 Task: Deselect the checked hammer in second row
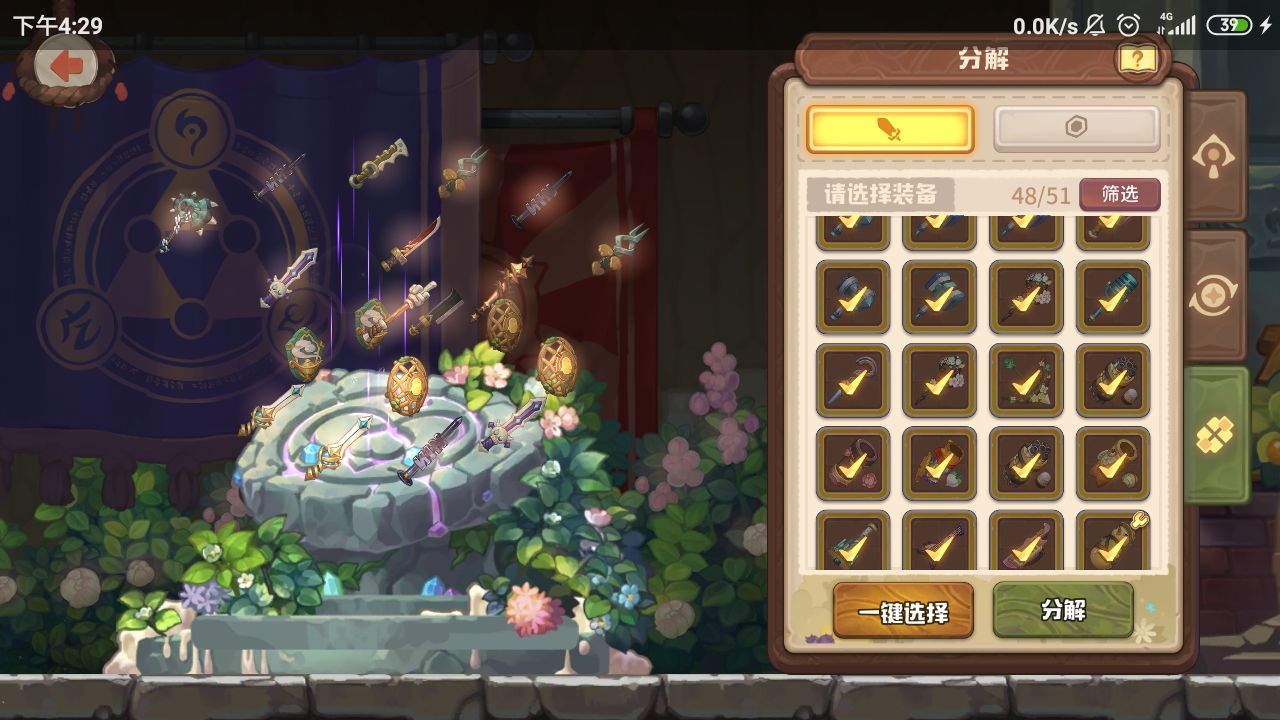tap(852, 296)
